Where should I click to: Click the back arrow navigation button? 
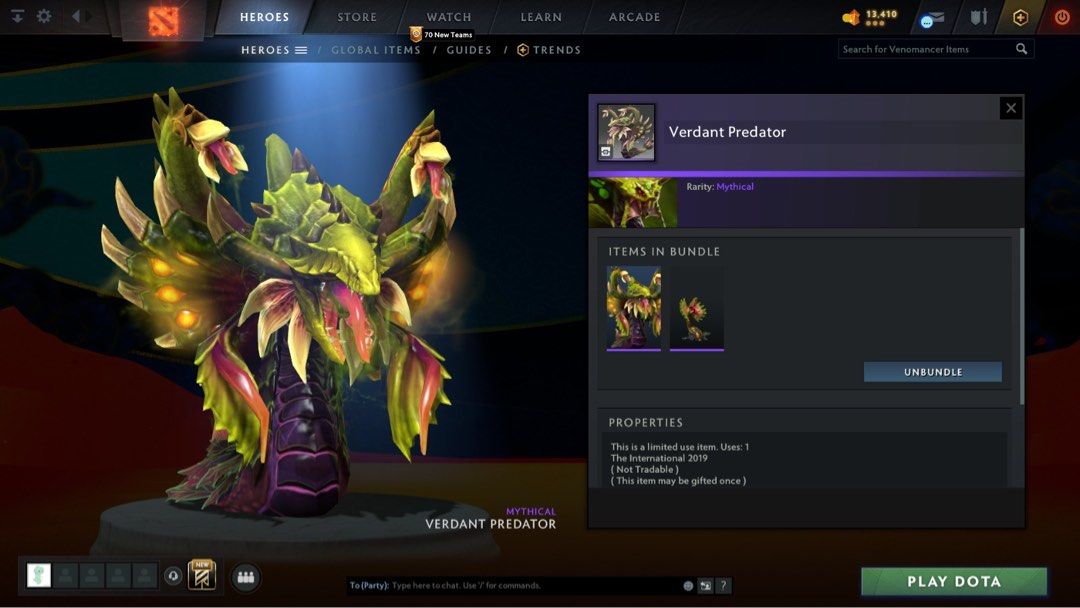coord(75,16)
